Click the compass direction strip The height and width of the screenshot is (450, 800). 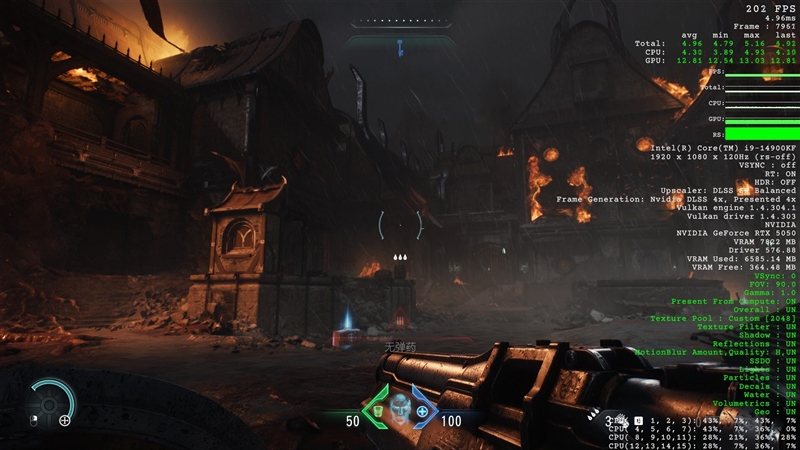(399, 21)
